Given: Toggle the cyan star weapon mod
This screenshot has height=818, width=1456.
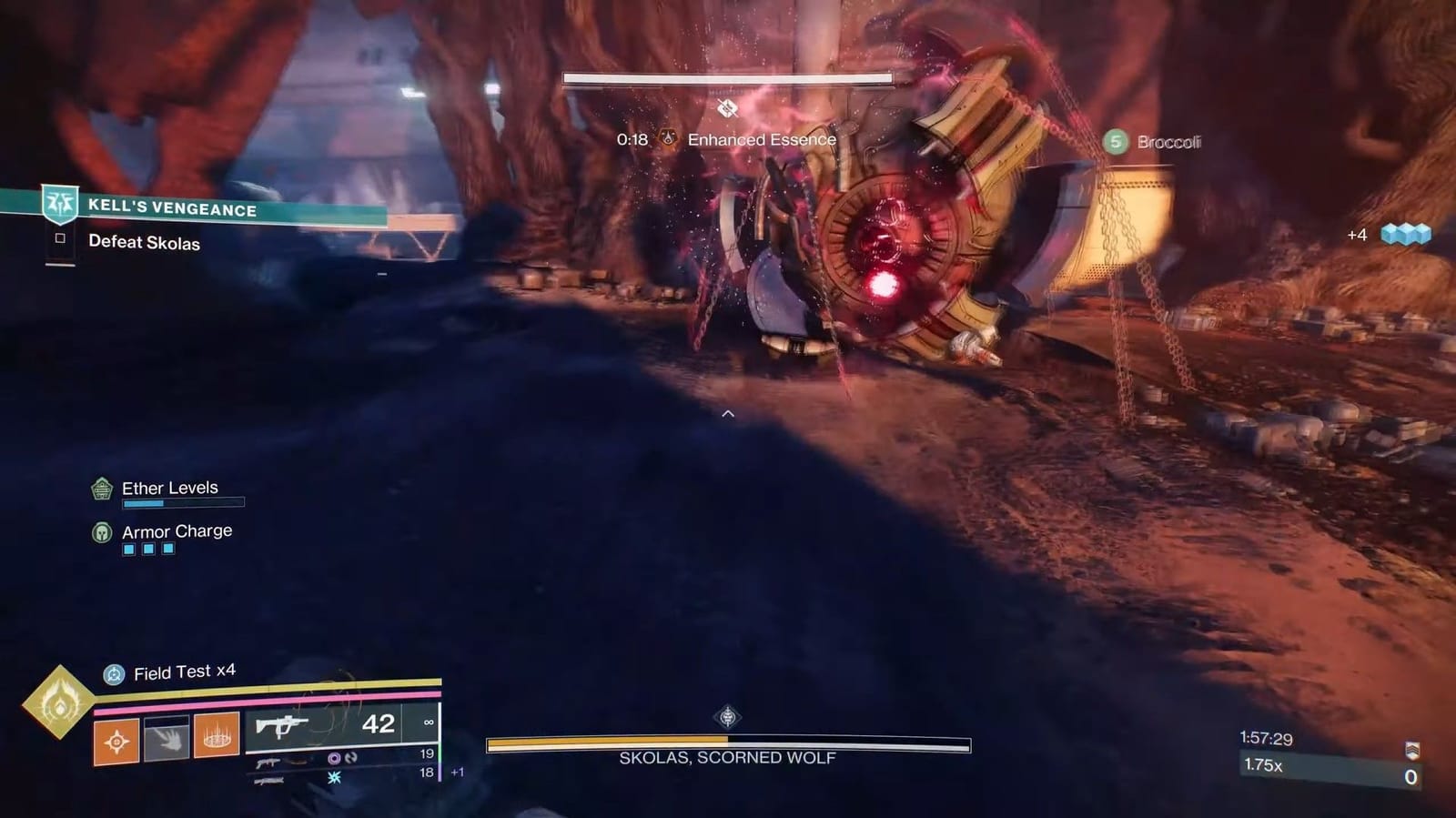Looking at the screenshot, I should pos(333,779).
